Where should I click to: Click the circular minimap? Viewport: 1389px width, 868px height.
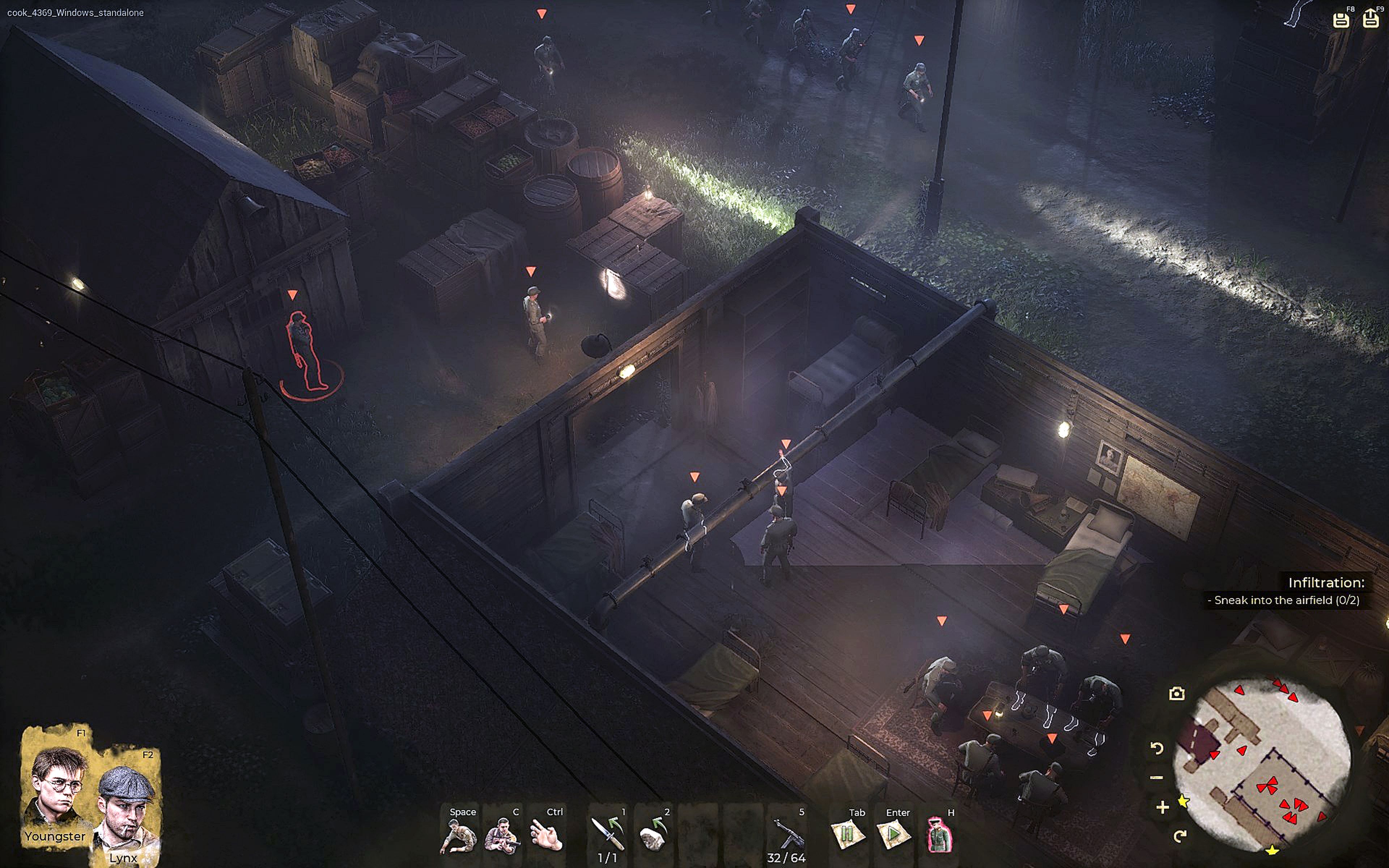1263,763
